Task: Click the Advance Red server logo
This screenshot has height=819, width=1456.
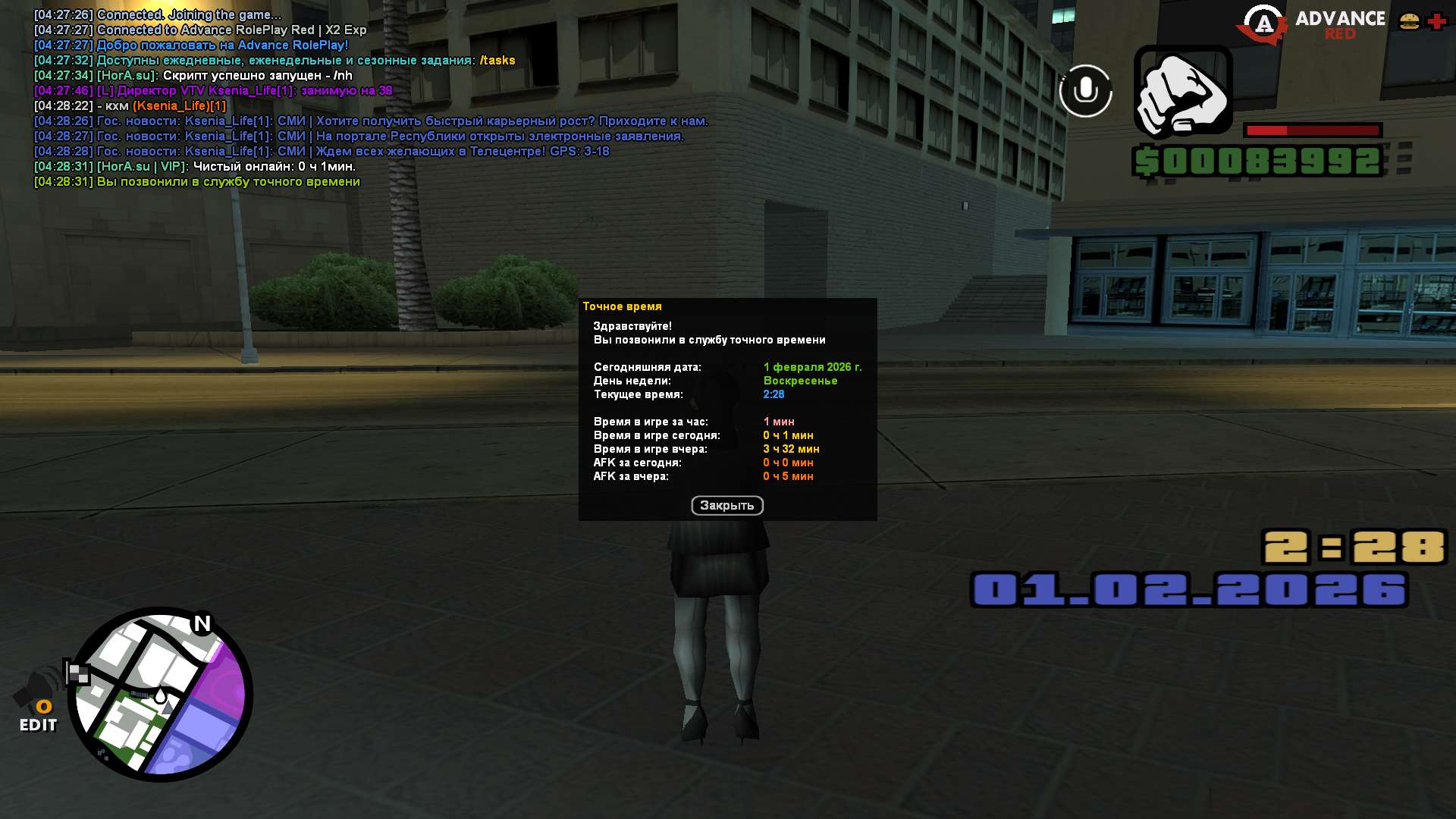Action: click(1311, 24)
